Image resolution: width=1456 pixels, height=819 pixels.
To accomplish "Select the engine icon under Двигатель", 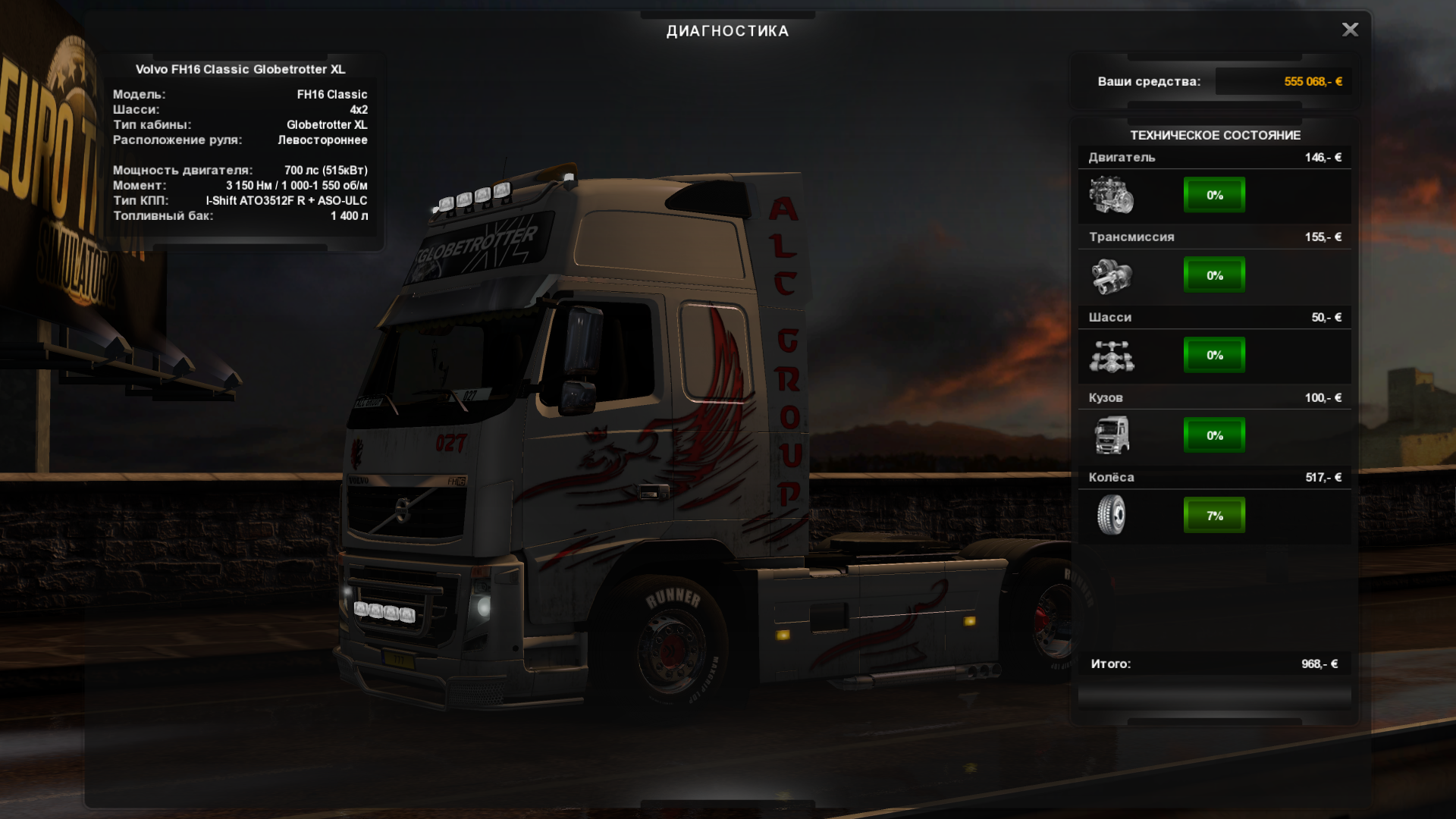I will 1111,195.
